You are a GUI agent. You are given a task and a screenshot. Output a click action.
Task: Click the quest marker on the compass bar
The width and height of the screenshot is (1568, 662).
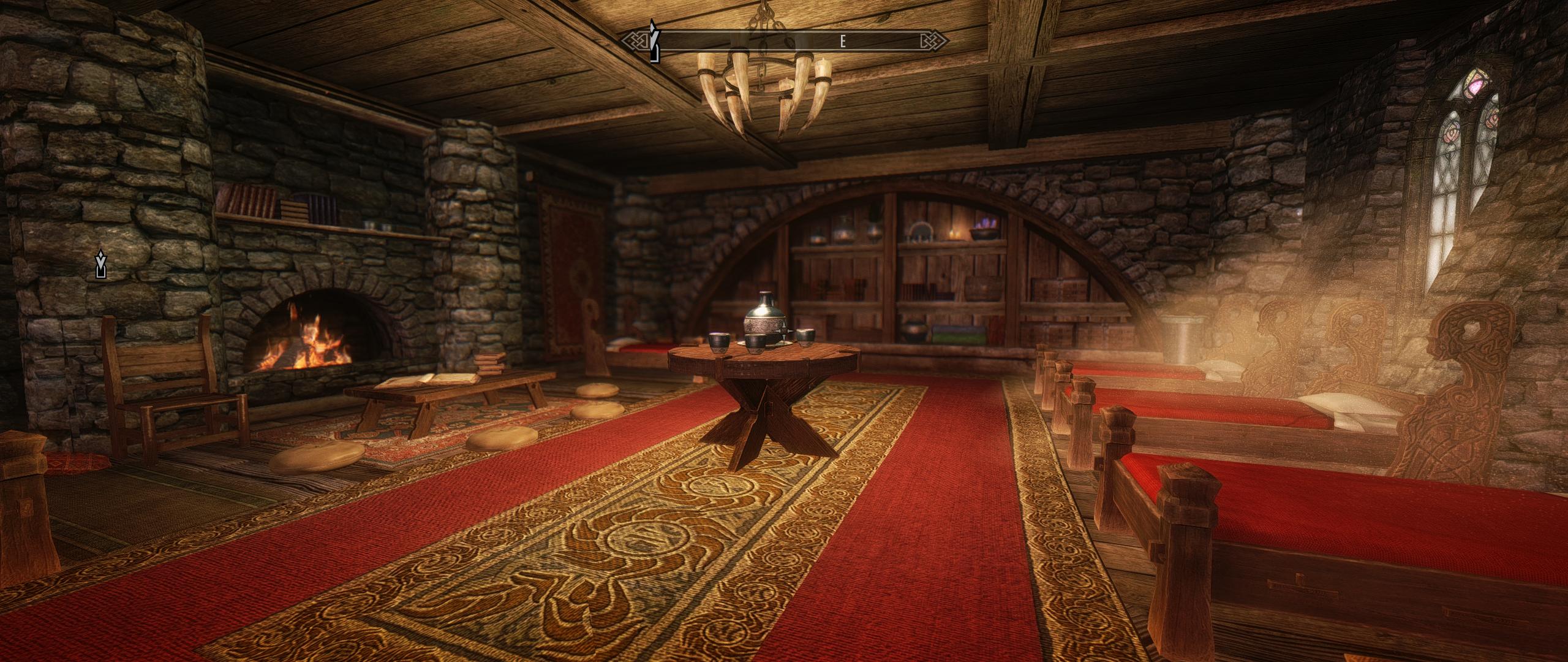(x=654, y=43)
